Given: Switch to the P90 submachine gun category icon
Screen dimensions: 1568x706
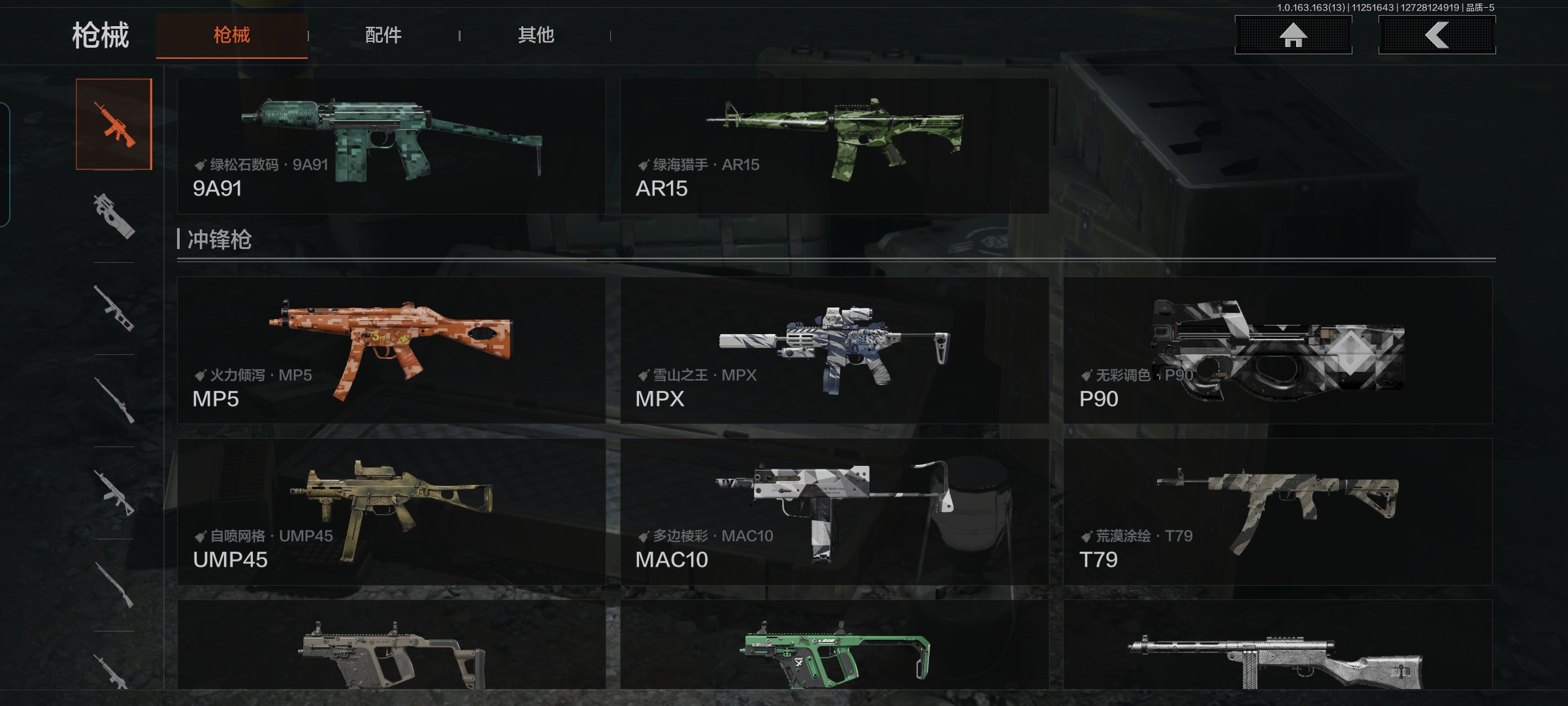Looking at the screenshot, I should click(x=114, y=216).
